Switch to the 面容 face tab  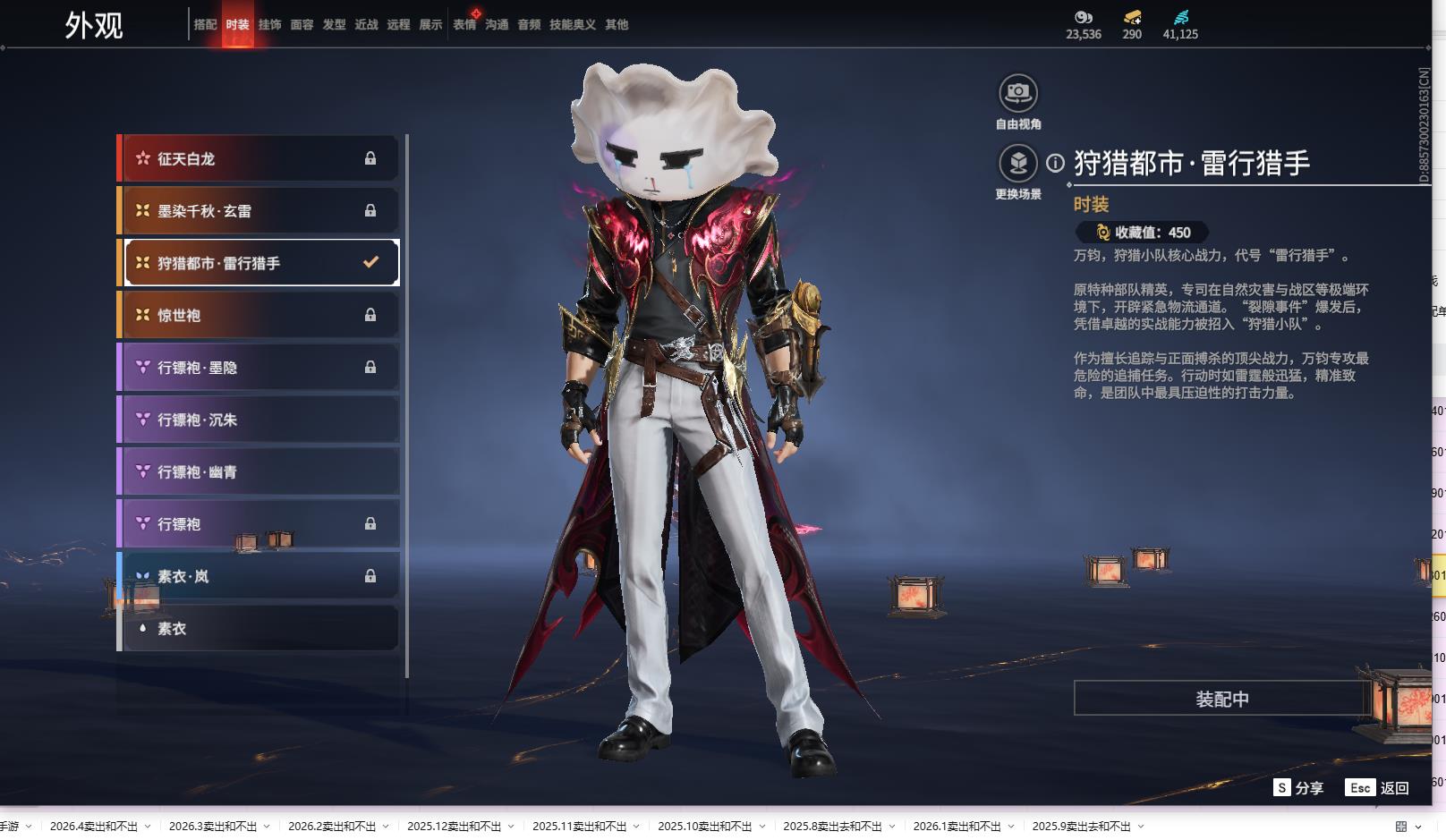[x=302, y=25]
